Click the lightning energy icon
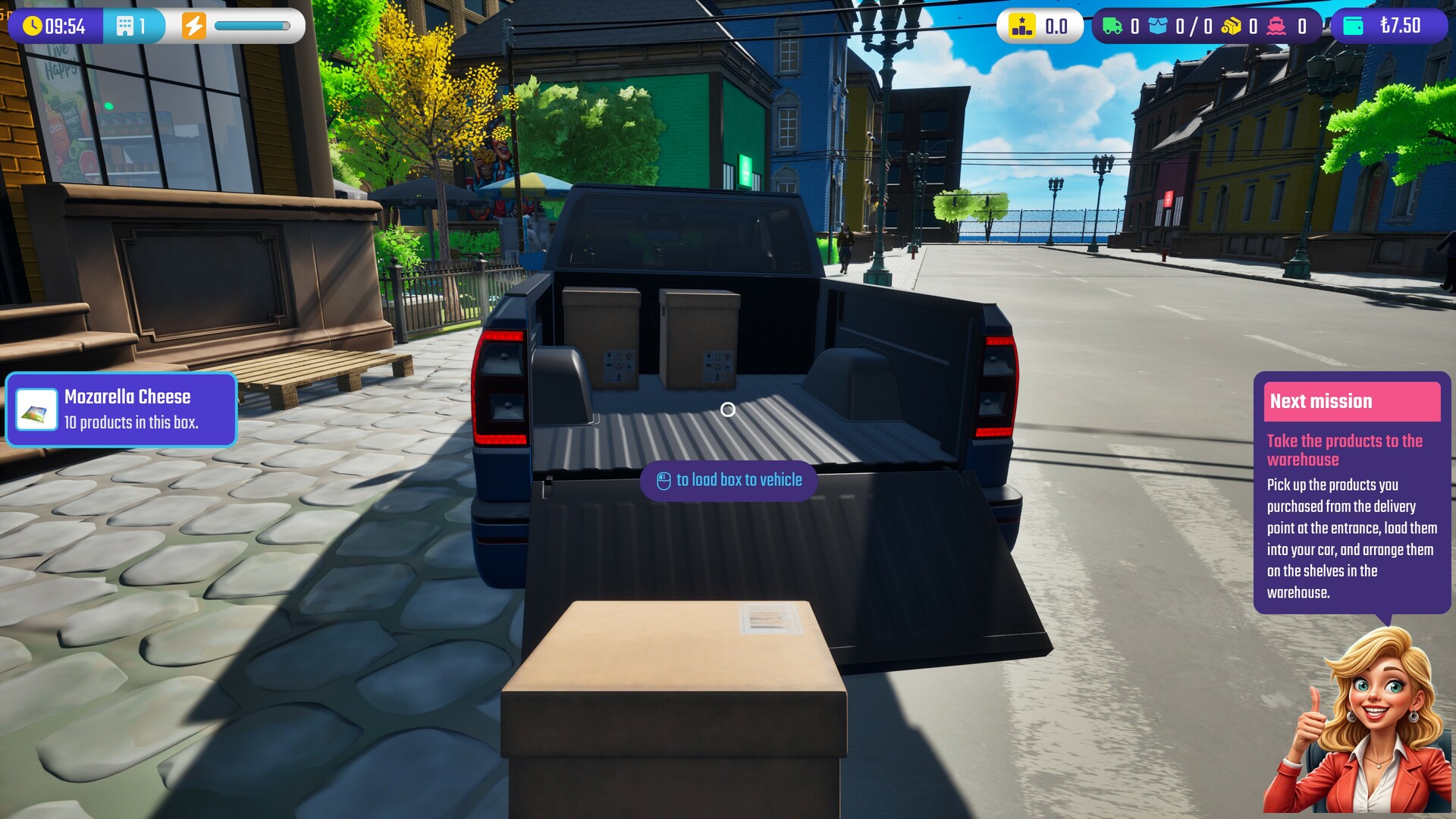Image resolution: width=1456 pixels, height=819 pixels. point(196,25)
